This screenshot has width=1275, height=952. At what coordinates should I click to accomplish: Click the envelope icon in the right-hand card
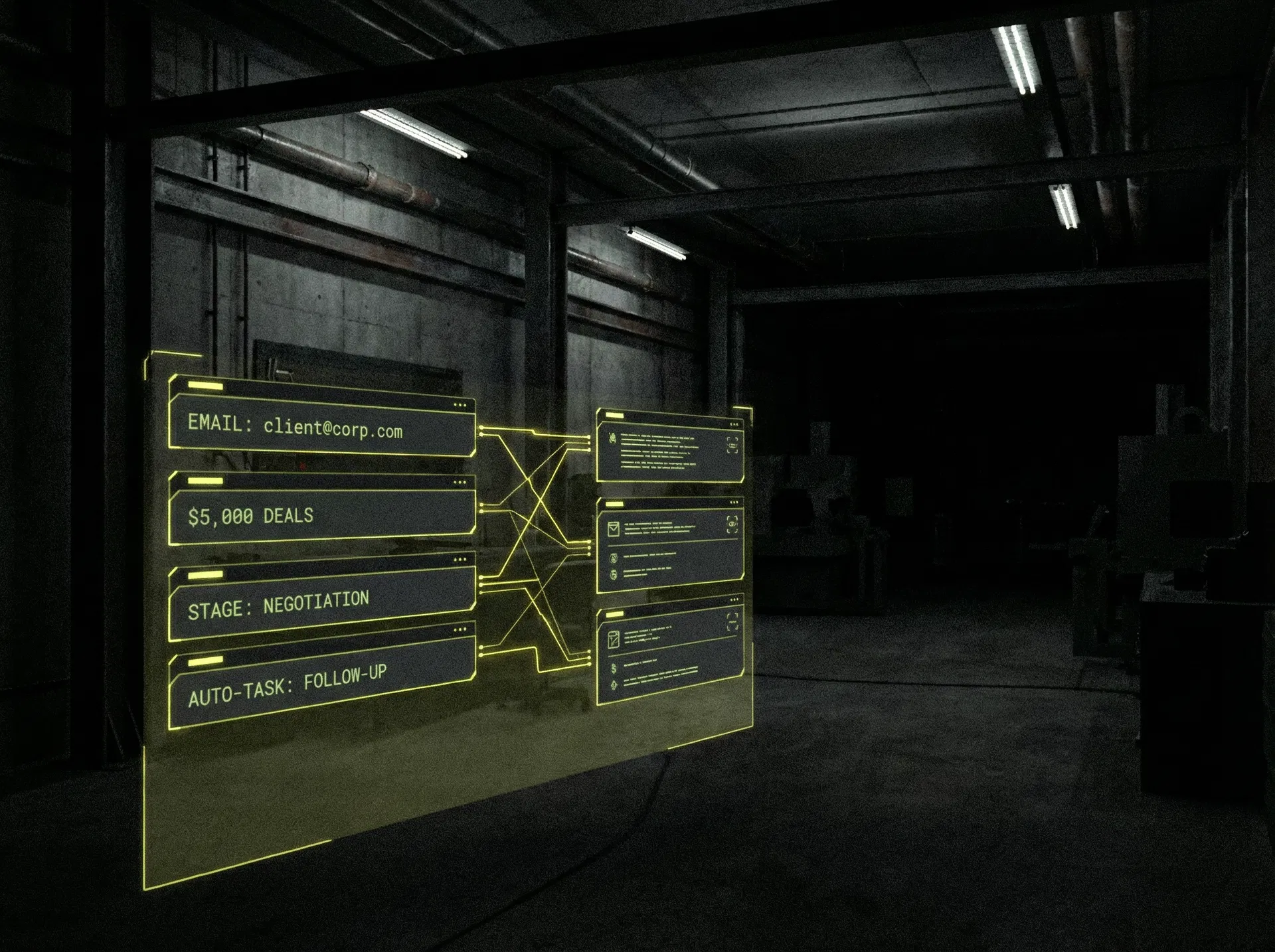click(614, 528)
